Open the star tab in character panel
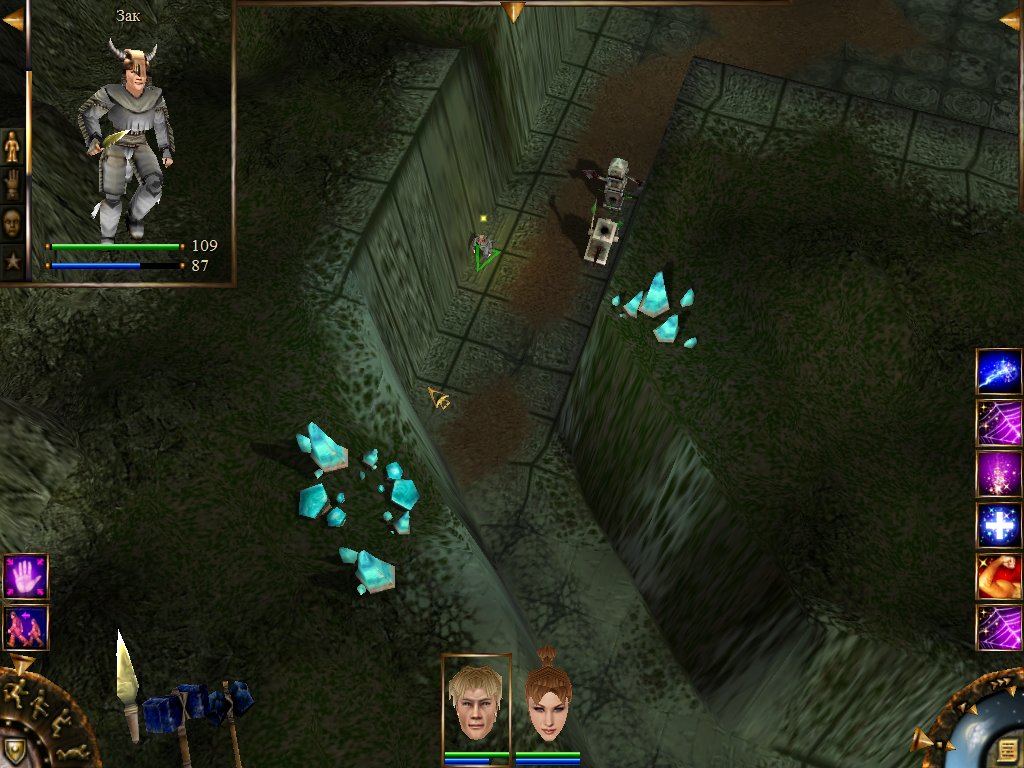The height and width of the screenshot is (768, 1024). pyautogui.click(x=12, y=261)
